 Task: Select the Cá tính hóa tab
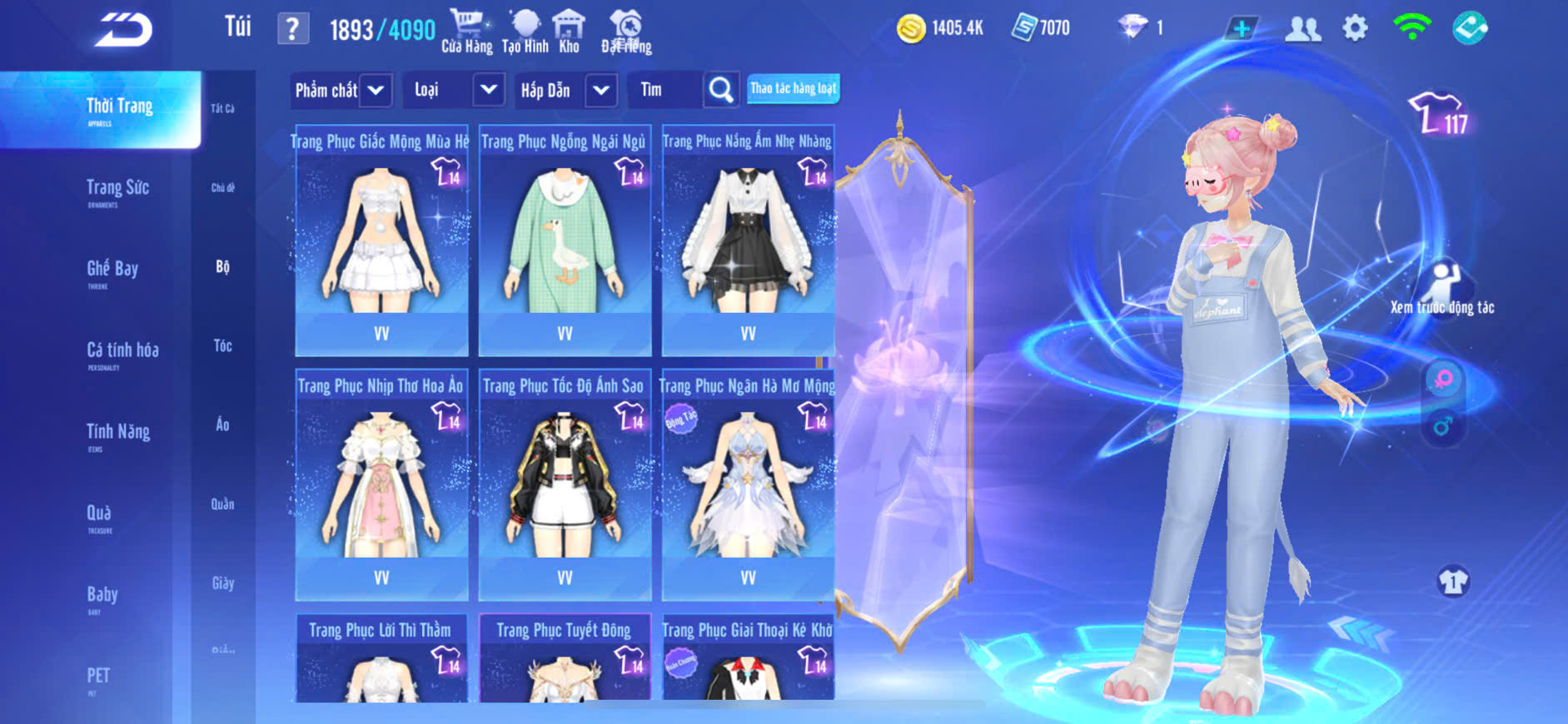[122, 352]
